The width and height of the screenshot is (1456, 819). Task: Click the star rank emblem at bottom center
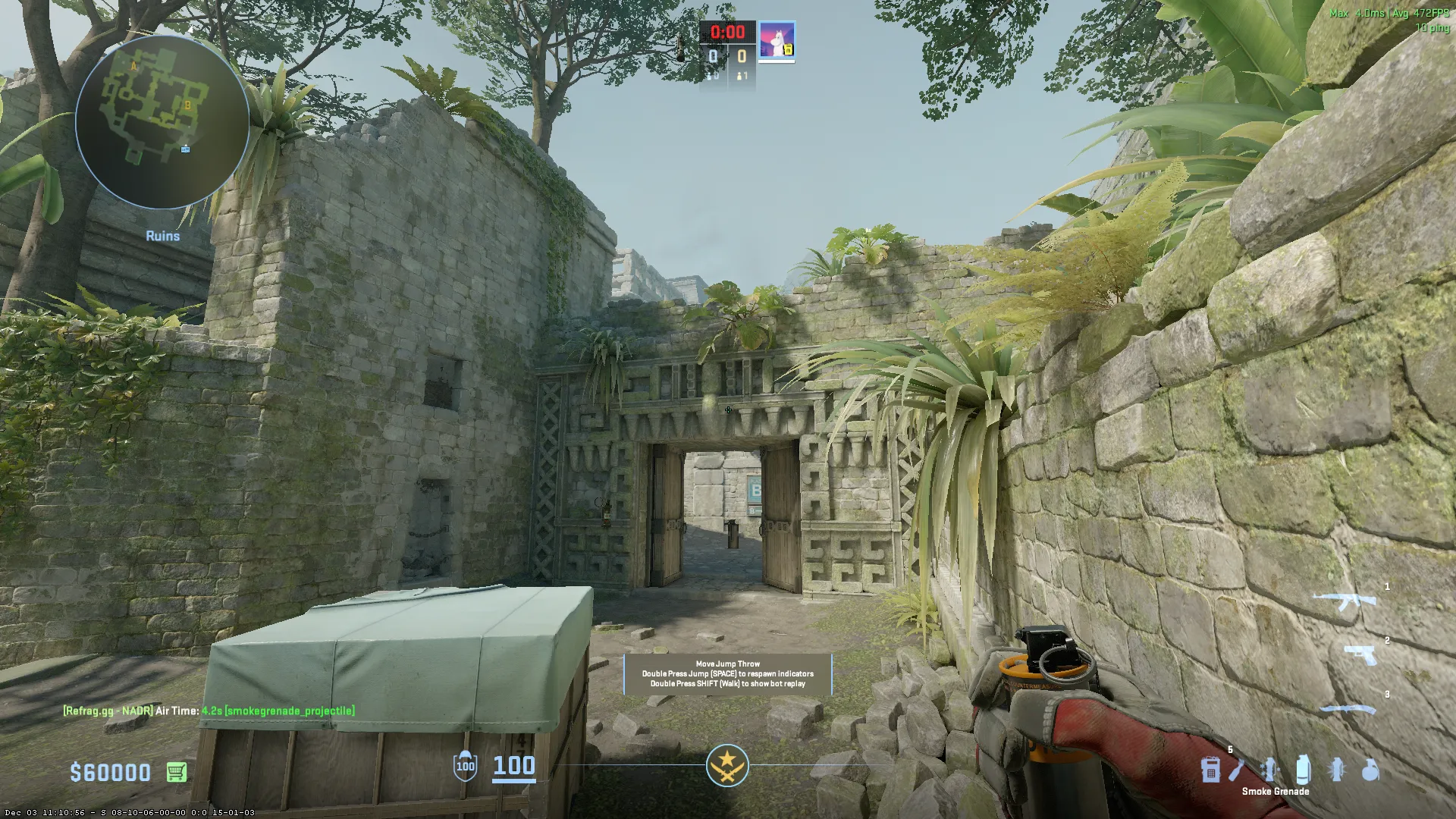pos(727,765)
